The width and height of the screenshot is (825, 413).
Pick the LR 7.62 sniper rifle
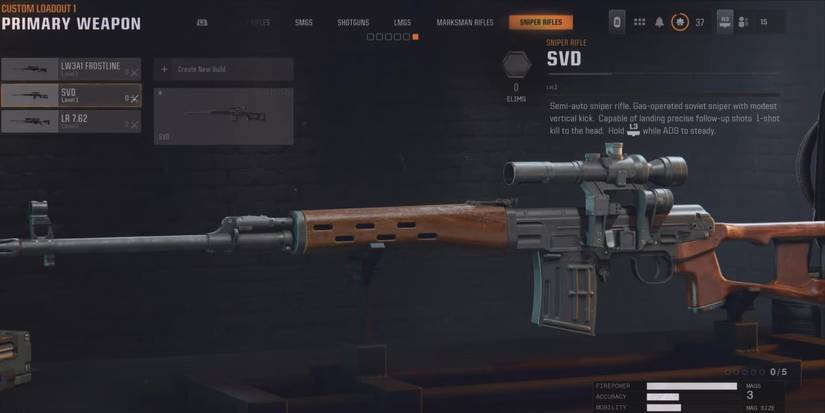[70, 121]
